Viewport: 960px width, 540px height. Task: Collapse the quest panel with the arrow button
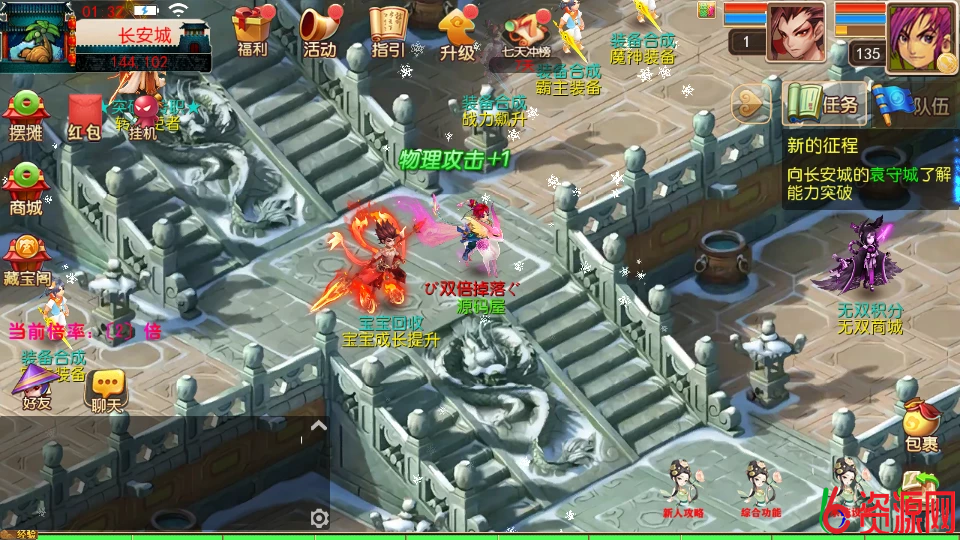point(752,103)
